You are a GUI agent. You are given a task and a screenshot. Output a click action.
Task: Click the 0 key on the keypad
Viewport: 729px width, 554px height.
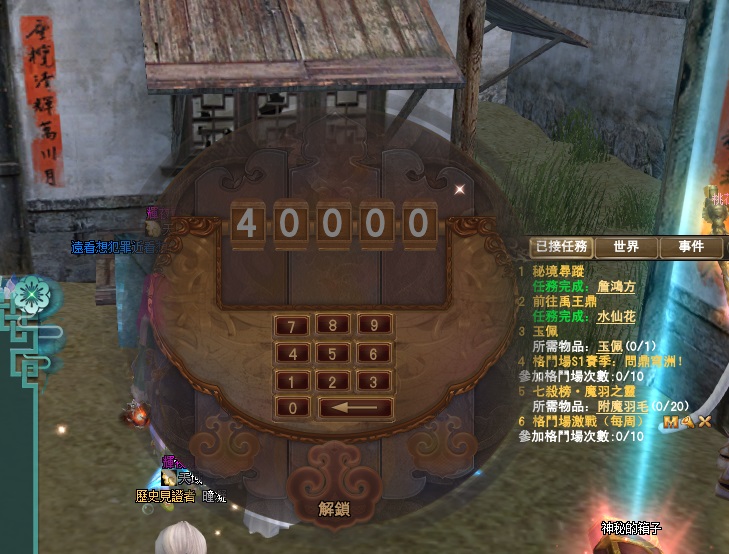291,408
